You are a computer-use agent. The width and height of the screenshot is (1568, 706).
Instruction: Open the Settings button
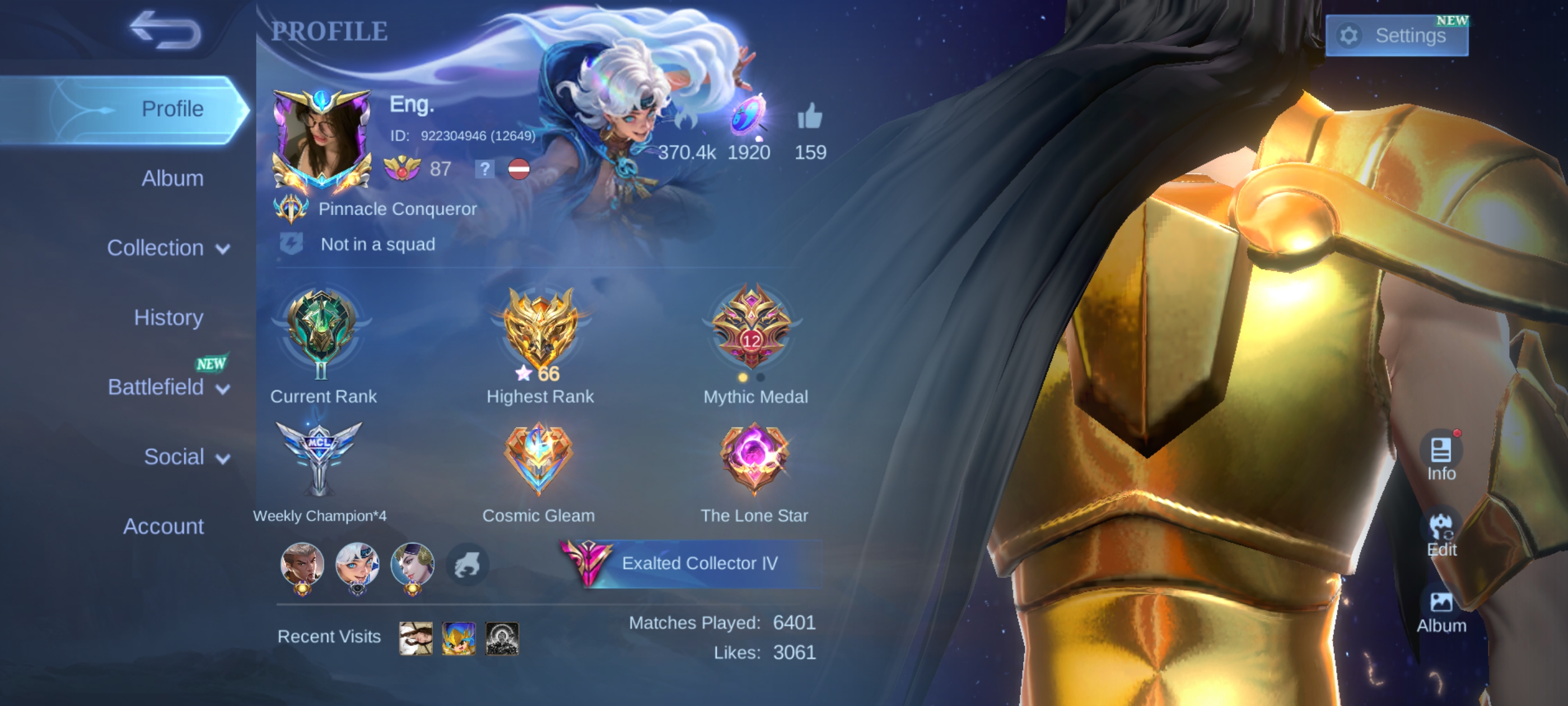coord(1396,36)
